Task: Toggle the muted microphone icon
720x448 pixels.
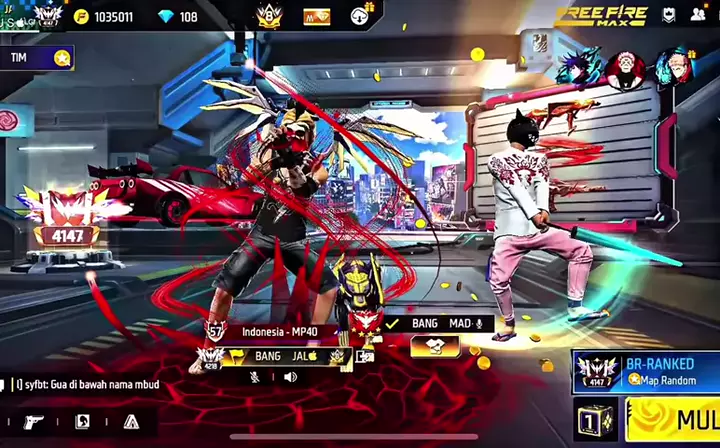Action: point(255,377)
